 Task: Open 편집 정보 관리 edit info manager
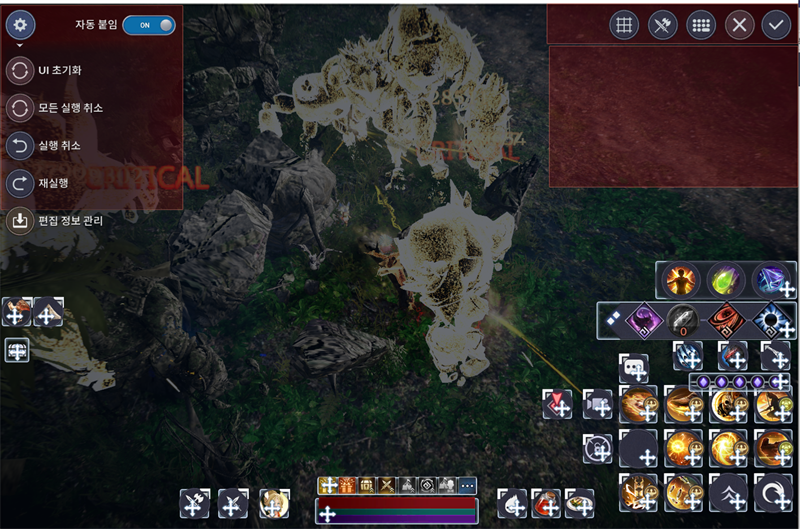coord(20,220)
